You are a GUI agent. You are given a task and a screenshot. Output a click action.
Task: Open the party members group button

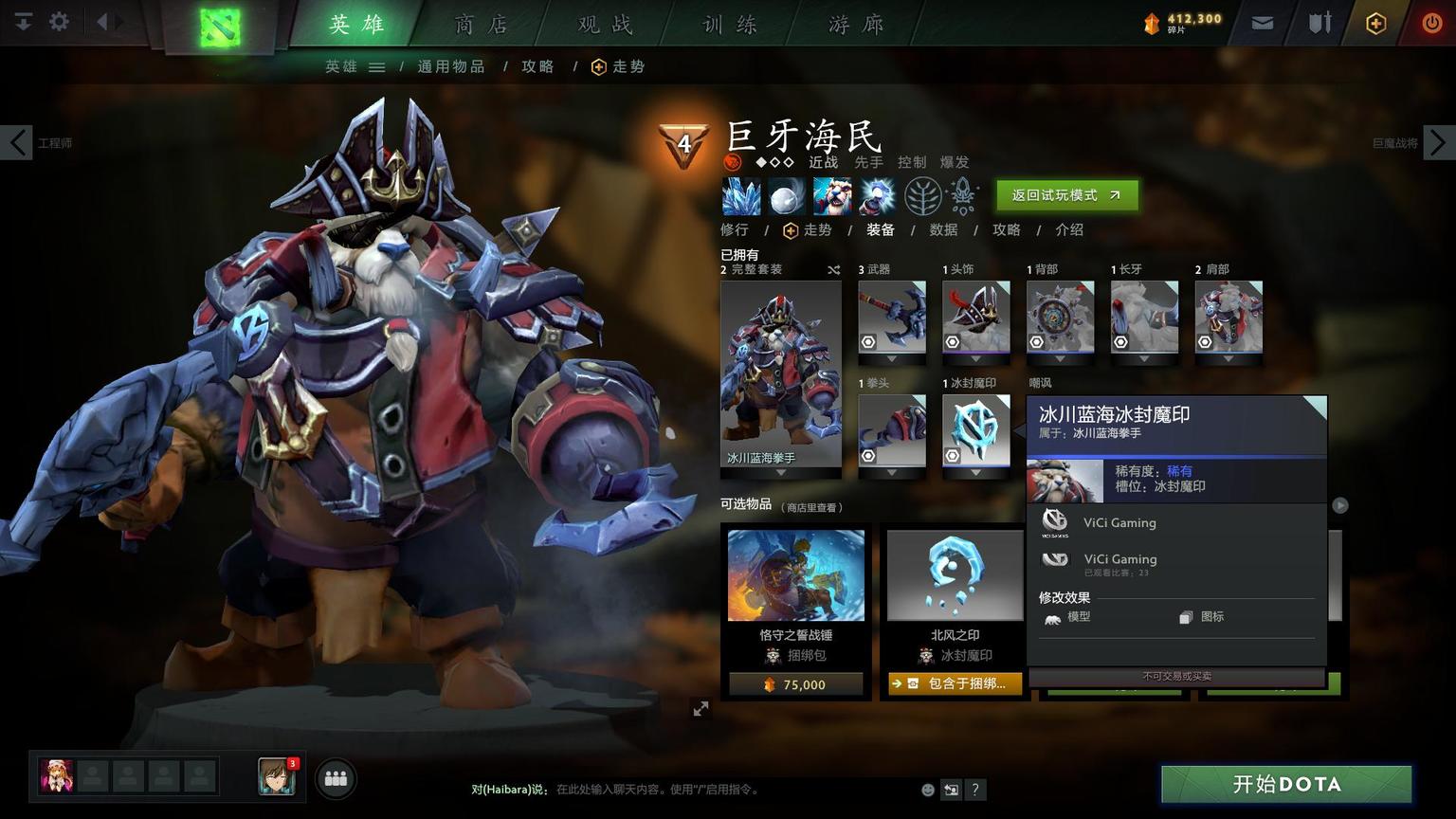[336, 778]
